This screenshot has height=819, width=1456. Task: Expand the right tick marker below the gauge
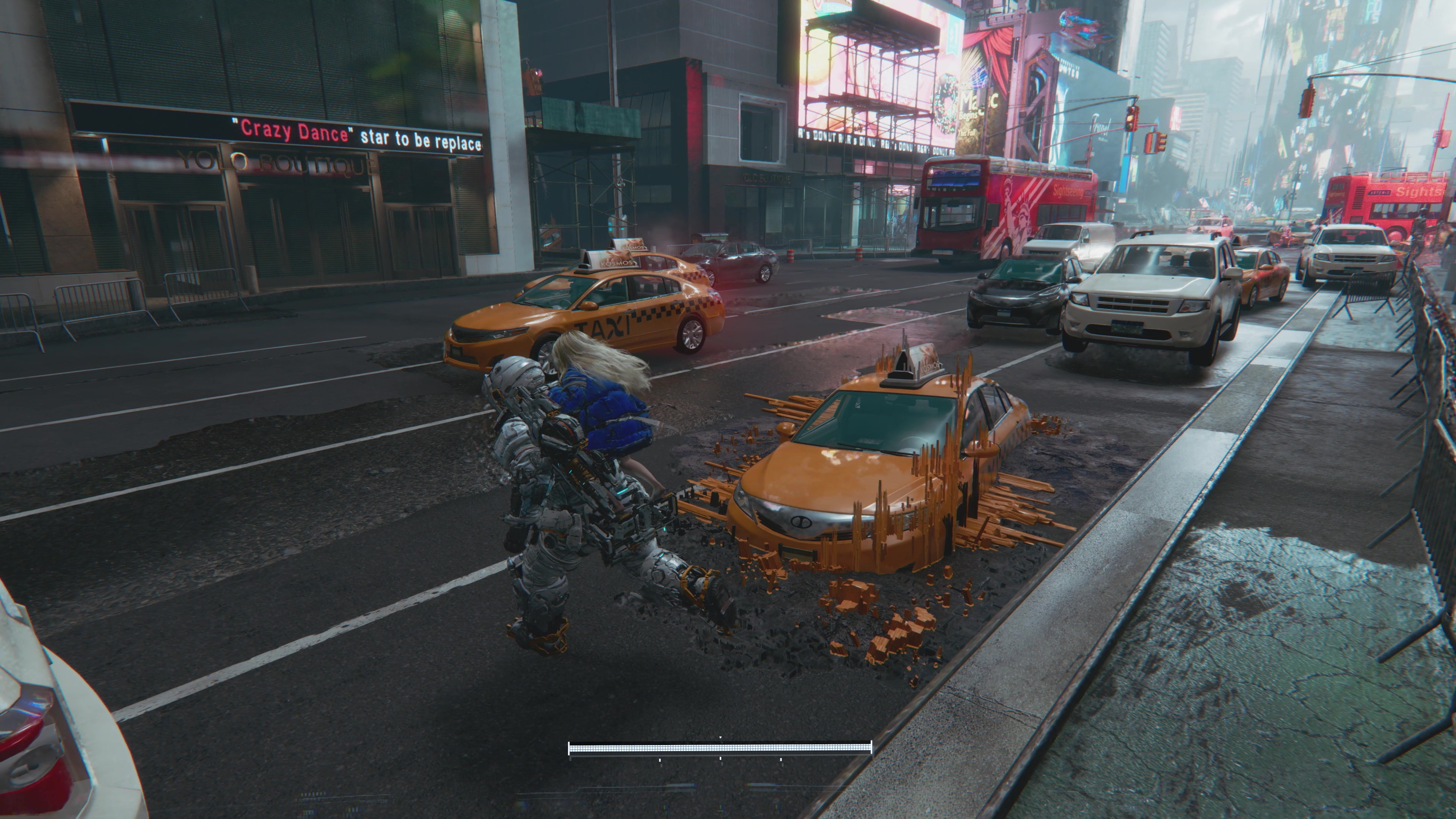781,760
